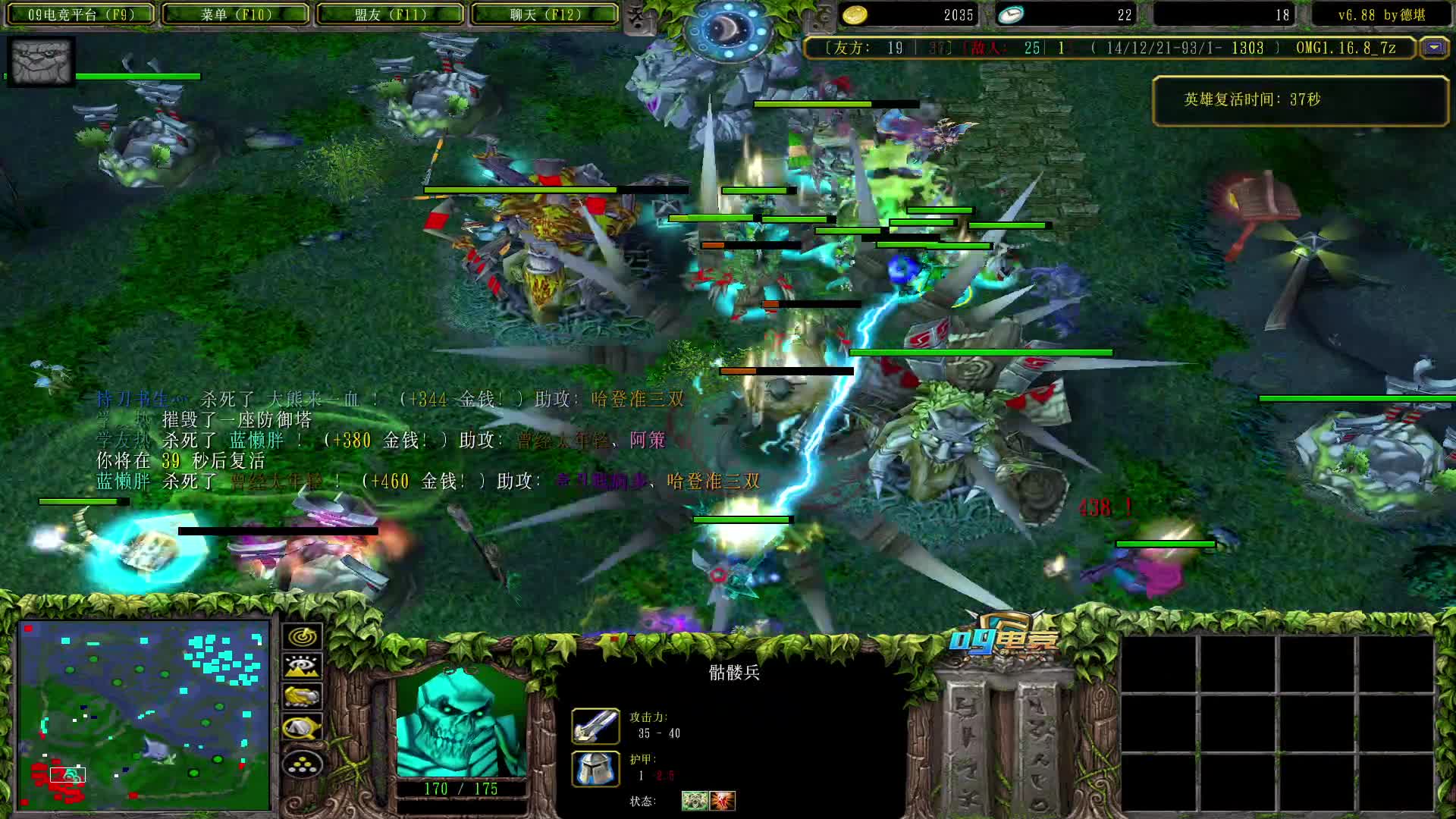
Task: Toggle the minimap ally color mode button
Action: 302,696
